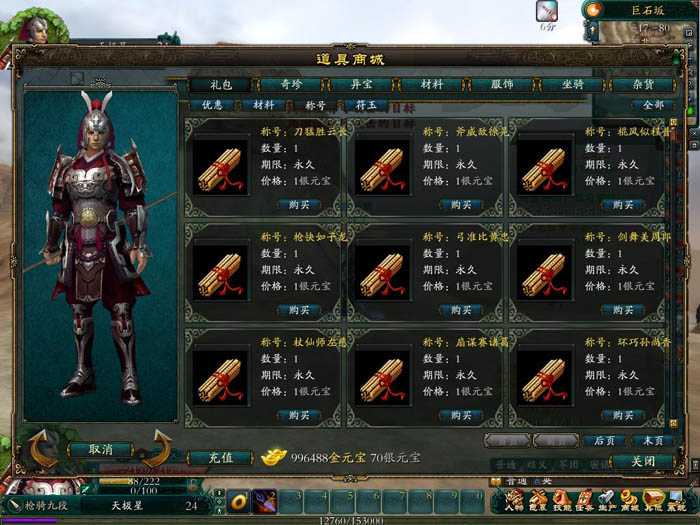Cancel the outfit preview with 取消
The height and width of the screenshot is (525, 700).
point(100,450)
